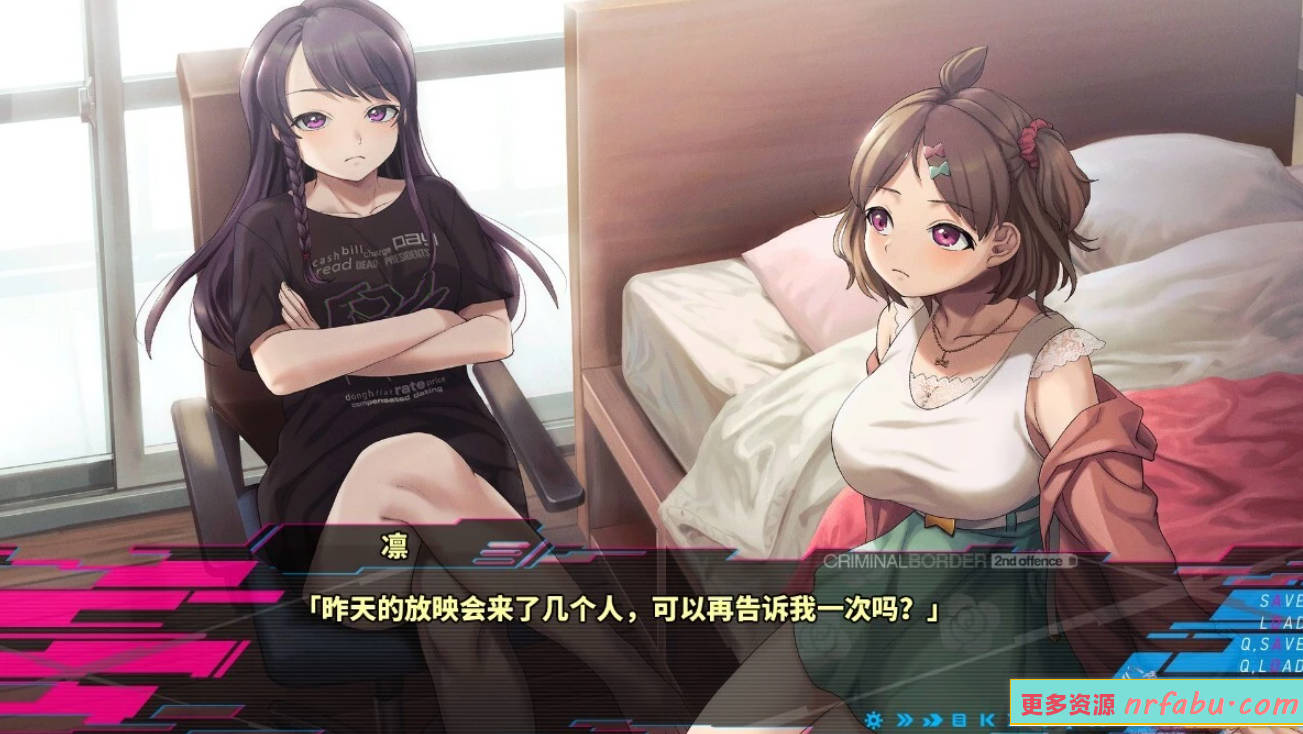
Task: Click the rewind icon on the control bar
Action: (x=984, y=720)
